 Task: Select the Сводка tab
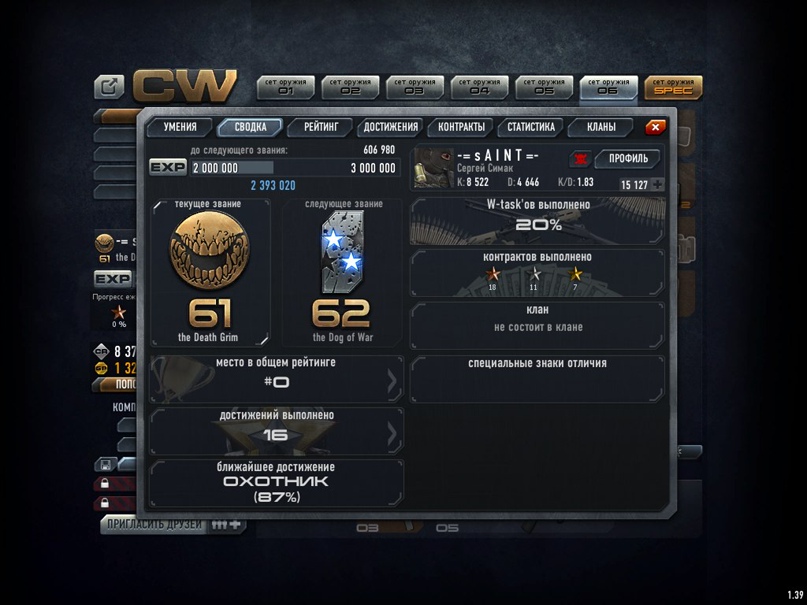pos(250,128)
